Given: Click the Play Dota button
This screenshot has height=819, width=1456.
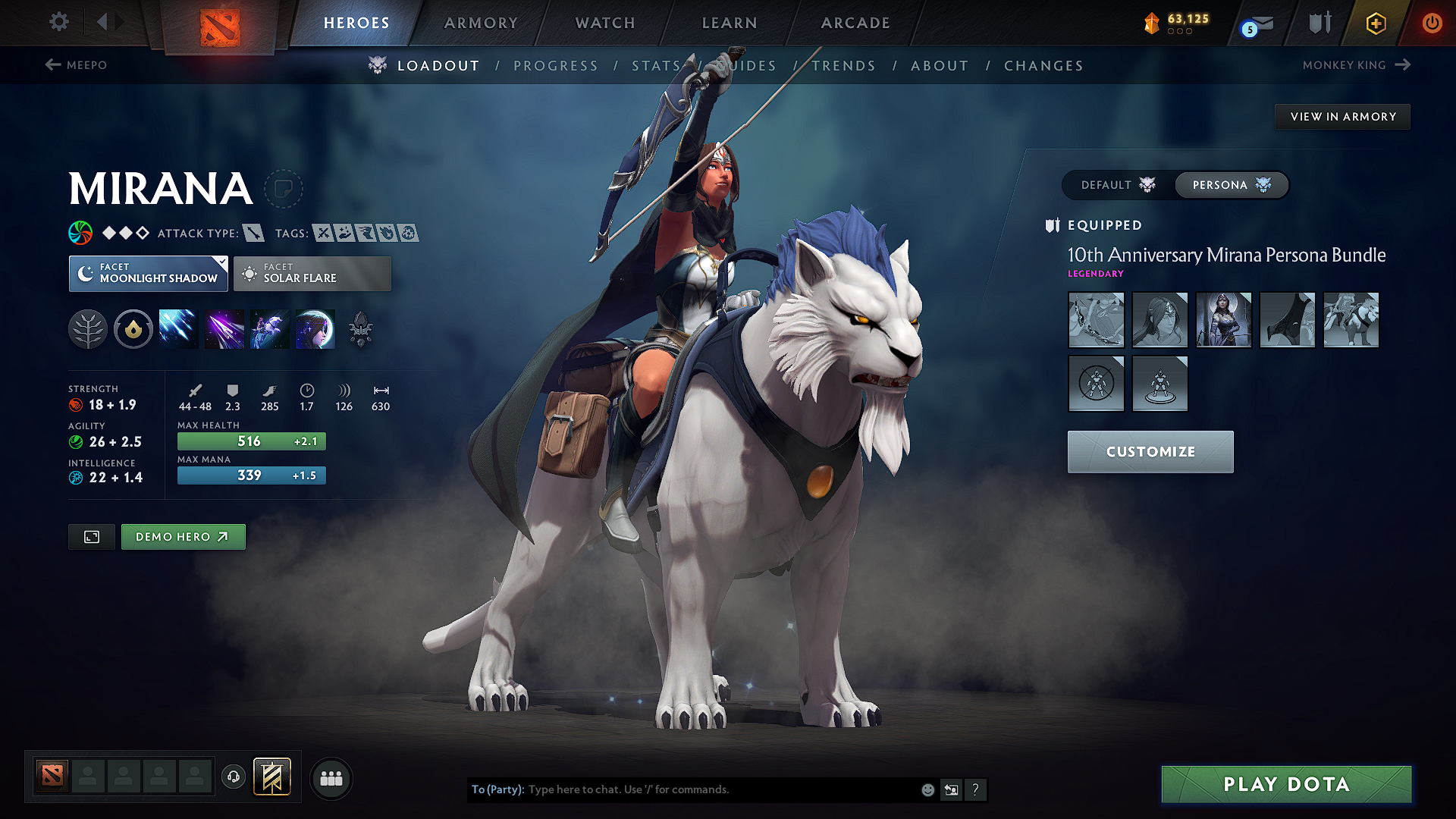Looking at the screenshot, I should coord(1286,784).
